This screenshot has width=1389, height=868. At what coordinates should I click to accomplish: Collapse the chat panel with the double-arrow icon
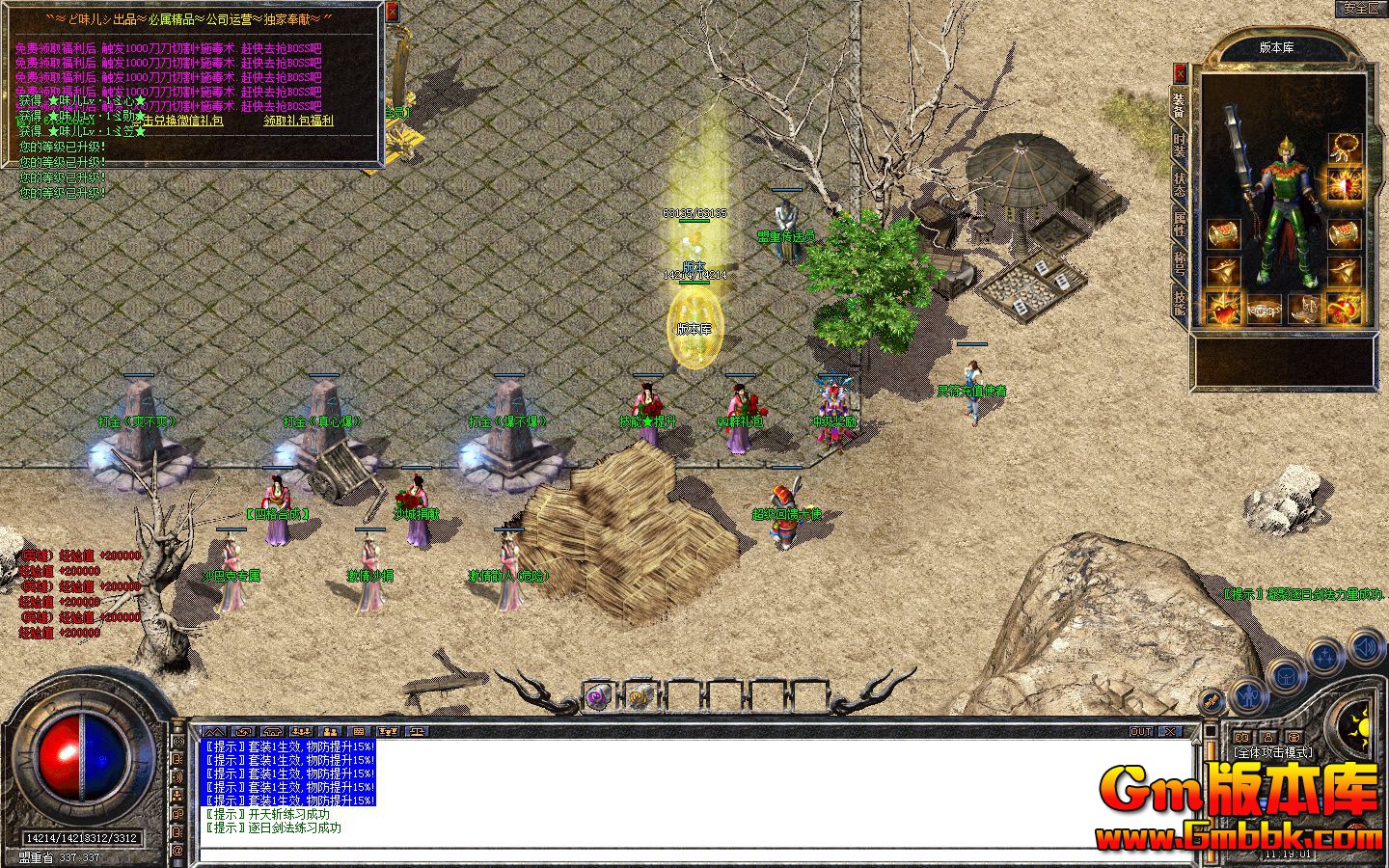point(214,731)
